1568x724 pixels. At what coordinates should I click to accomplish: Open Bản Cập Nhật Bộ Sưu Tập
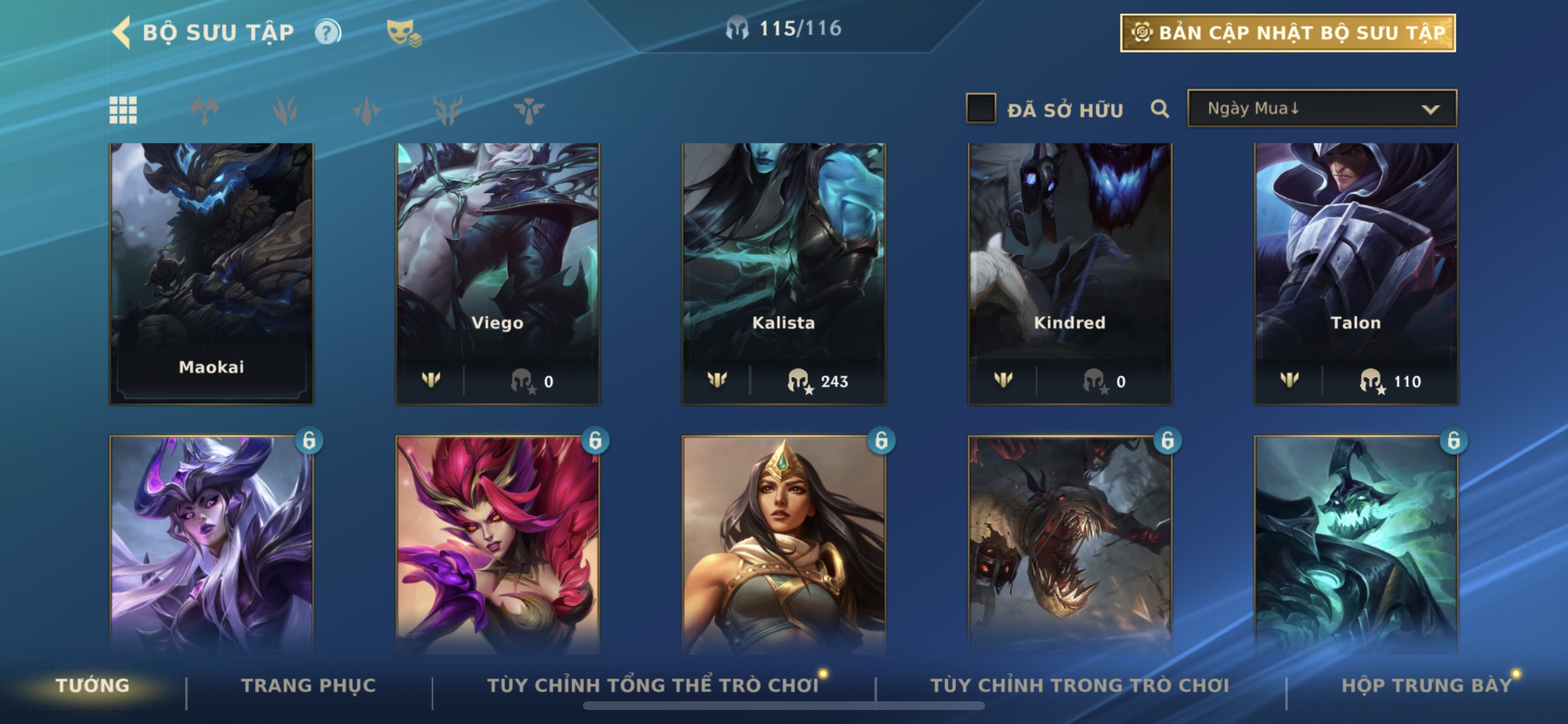point(1287,33)
